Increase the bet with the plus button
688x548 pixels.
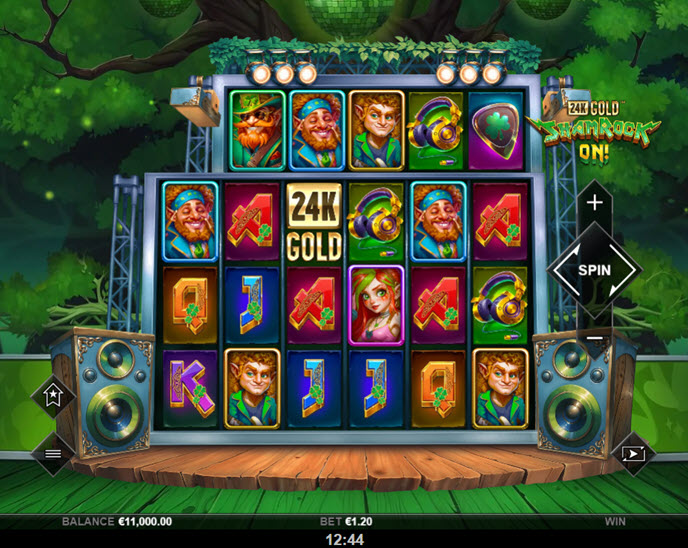[x=595, y=202]
